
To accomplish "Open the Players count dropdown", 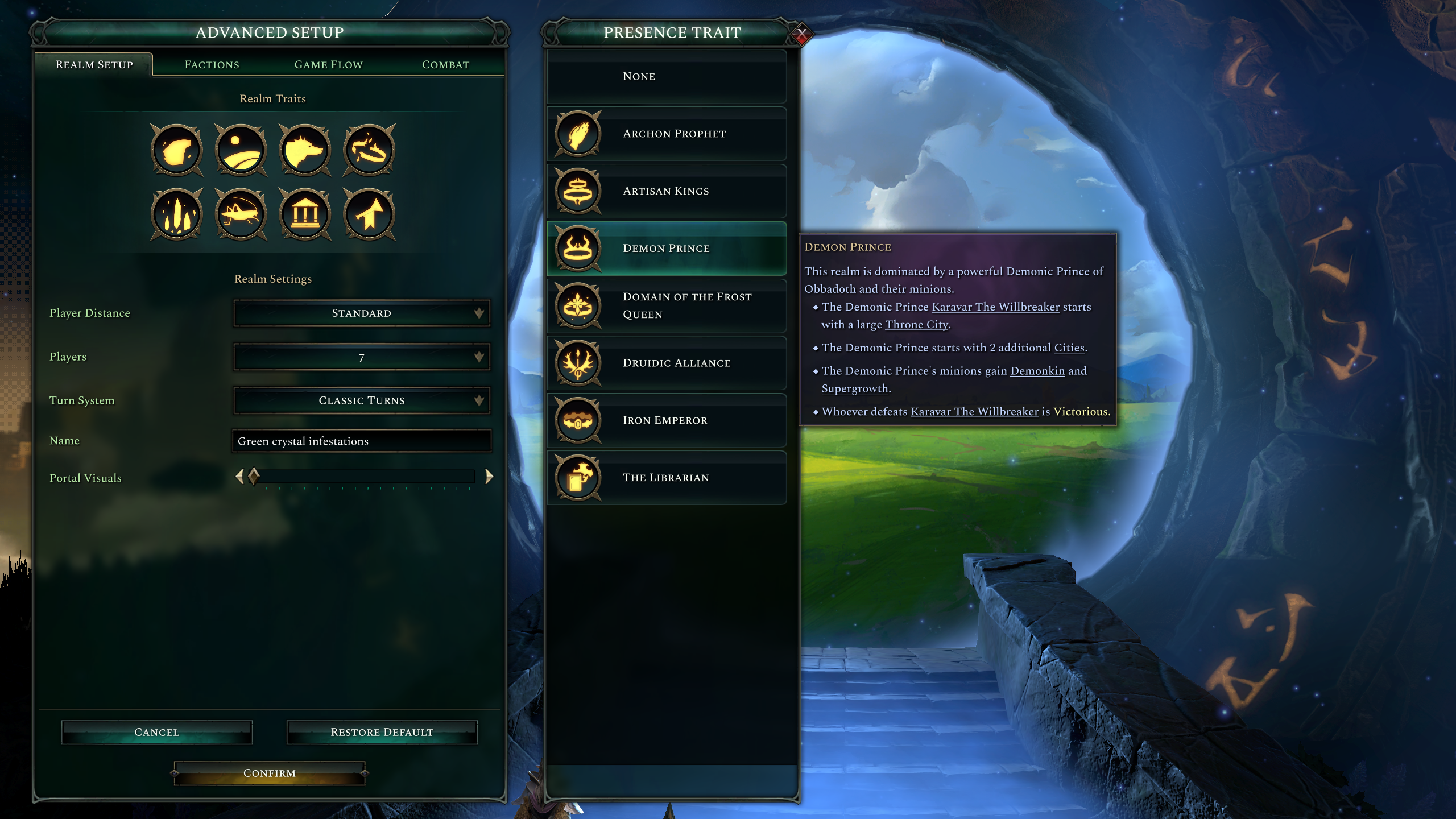I will click(362, 357).
